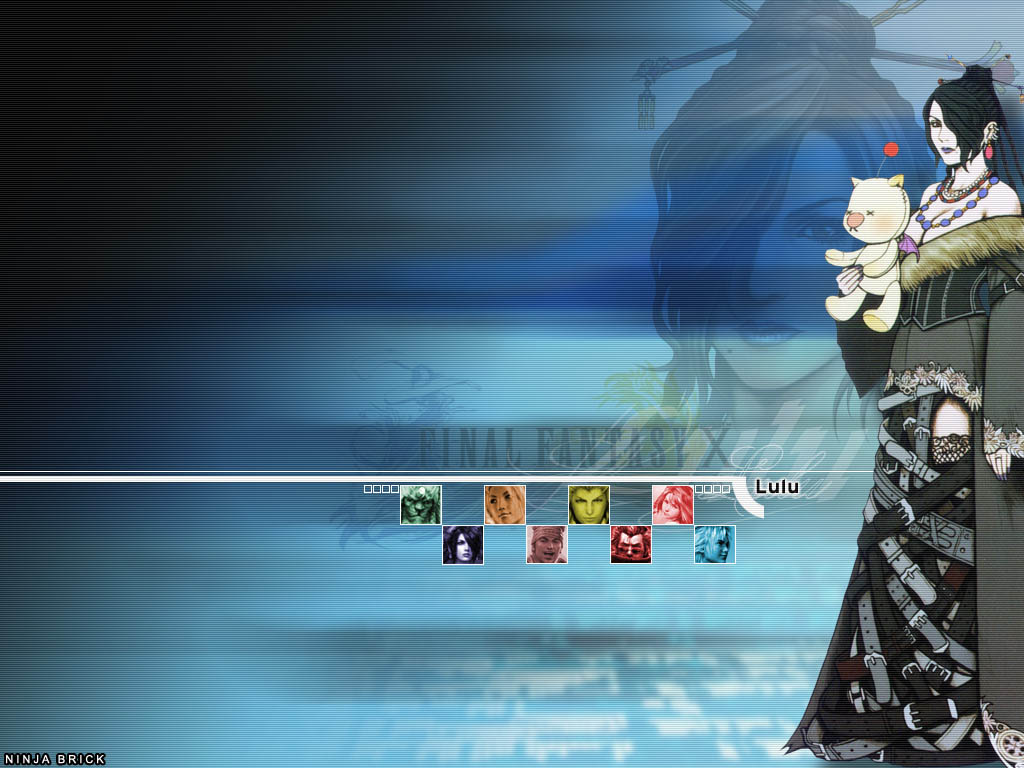Select the red Auron portrait
Viewport: 1024px width, 768px height.
point(631,545)
